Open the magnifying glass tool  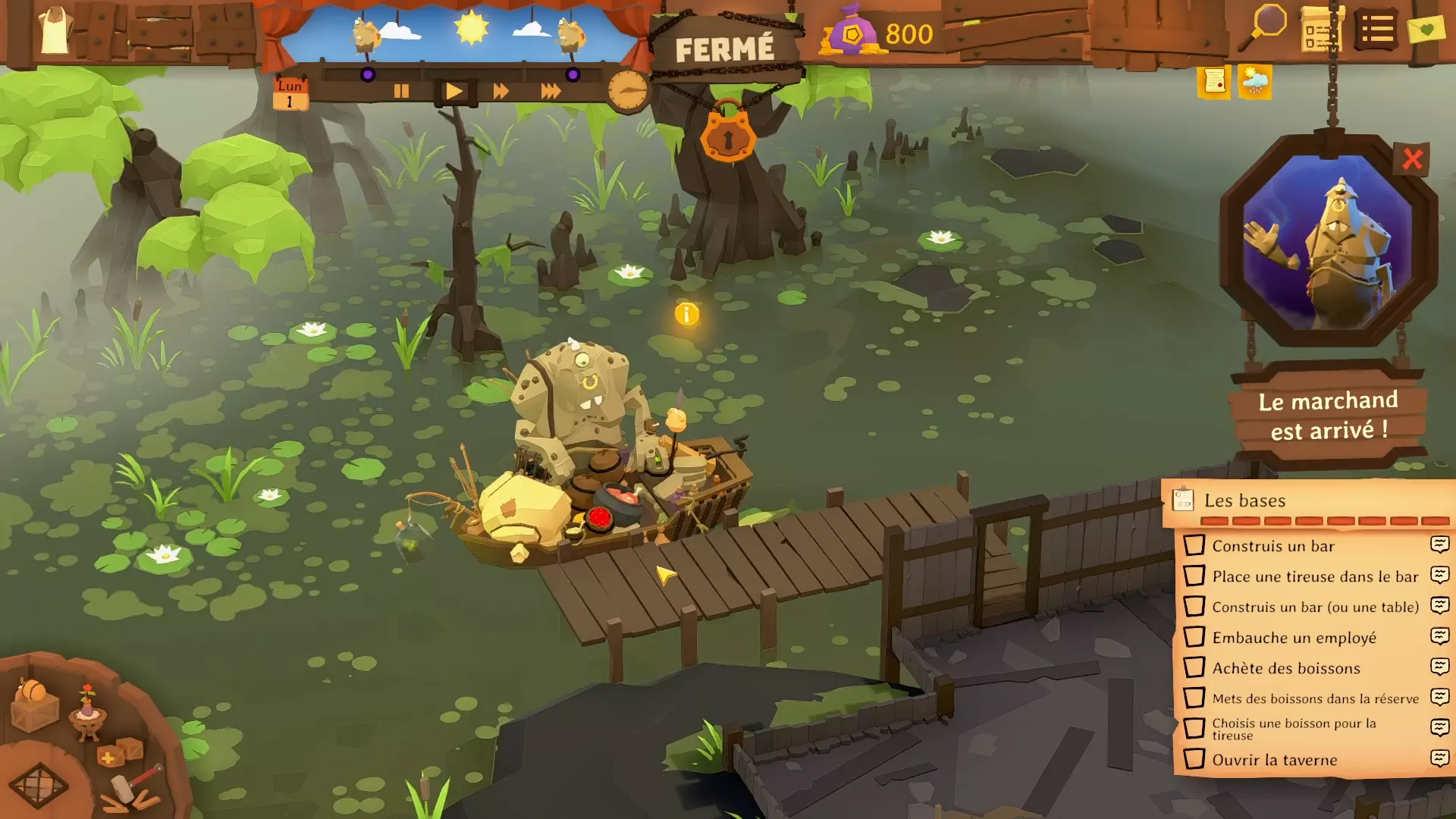(x=1263, y=27)
